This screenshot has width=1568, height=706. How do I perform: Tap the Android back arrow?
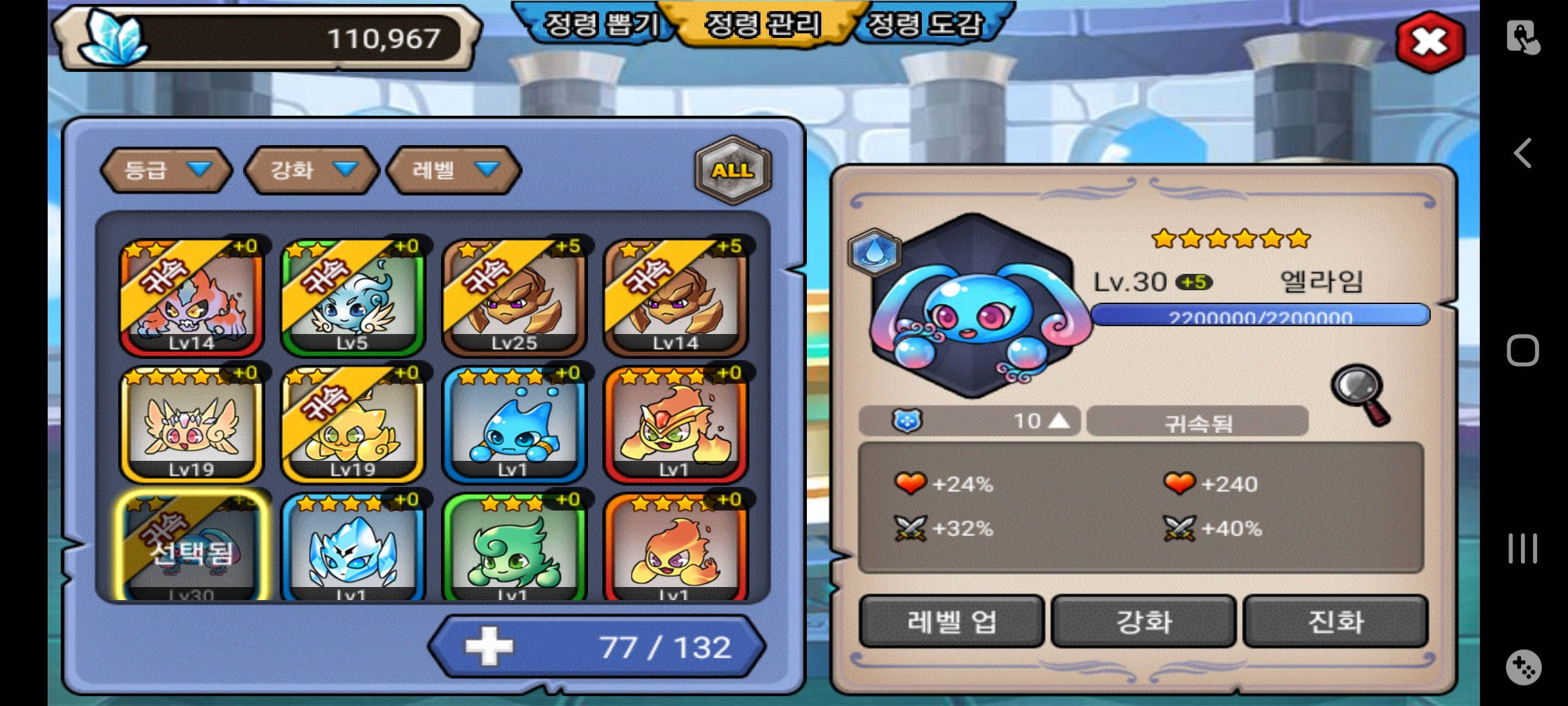click(1523, 154)
